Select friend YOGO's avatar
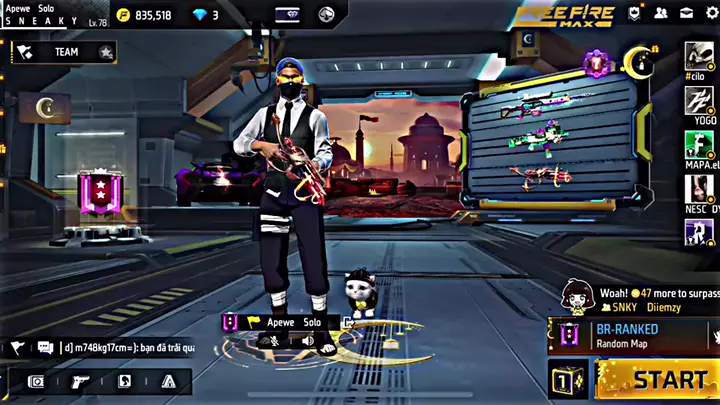The height and width of the screenshot is (405, 720). click(698, 100)
